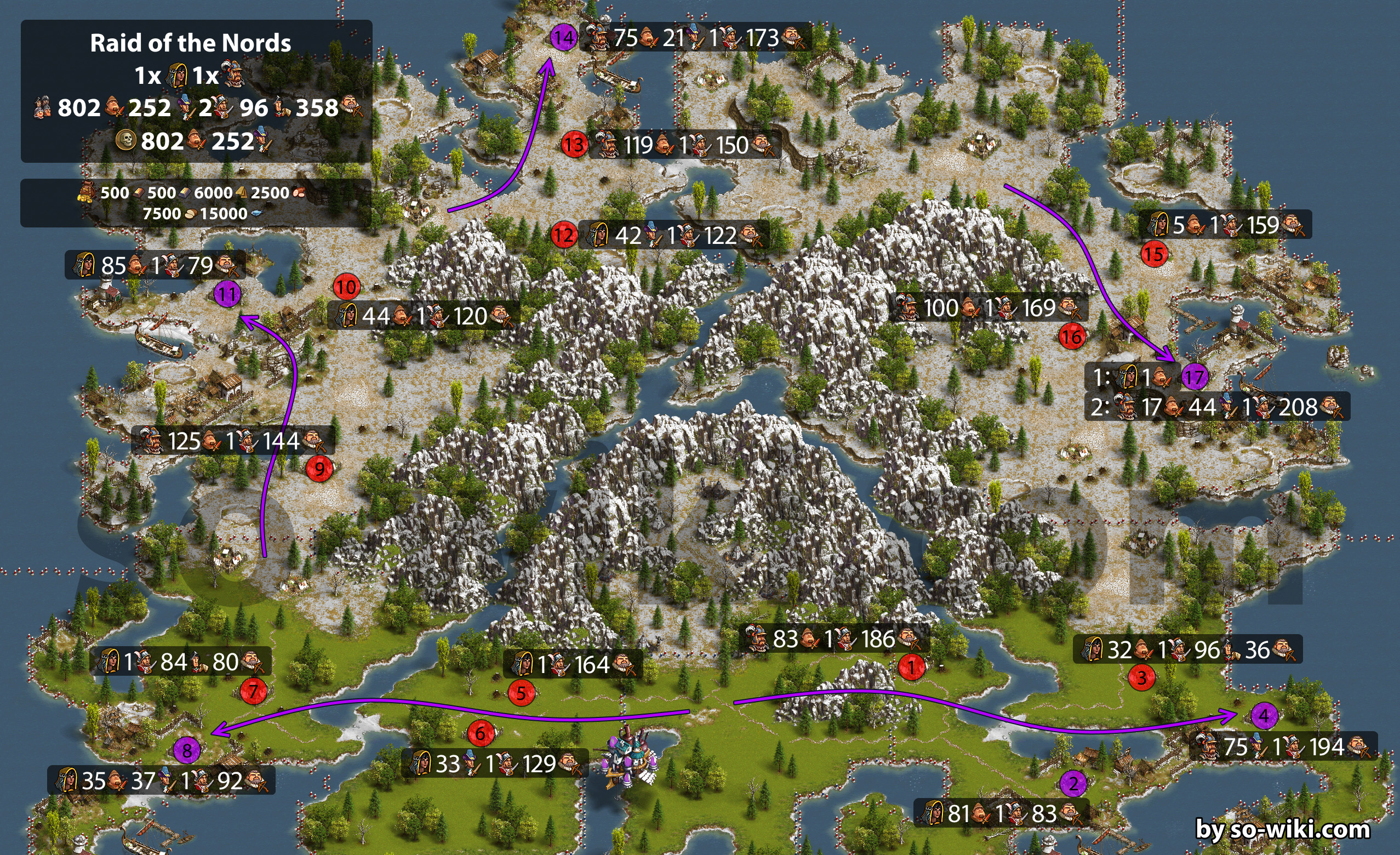Choose purple camp marker 11
1400x855 pixels.
[227, 294]
